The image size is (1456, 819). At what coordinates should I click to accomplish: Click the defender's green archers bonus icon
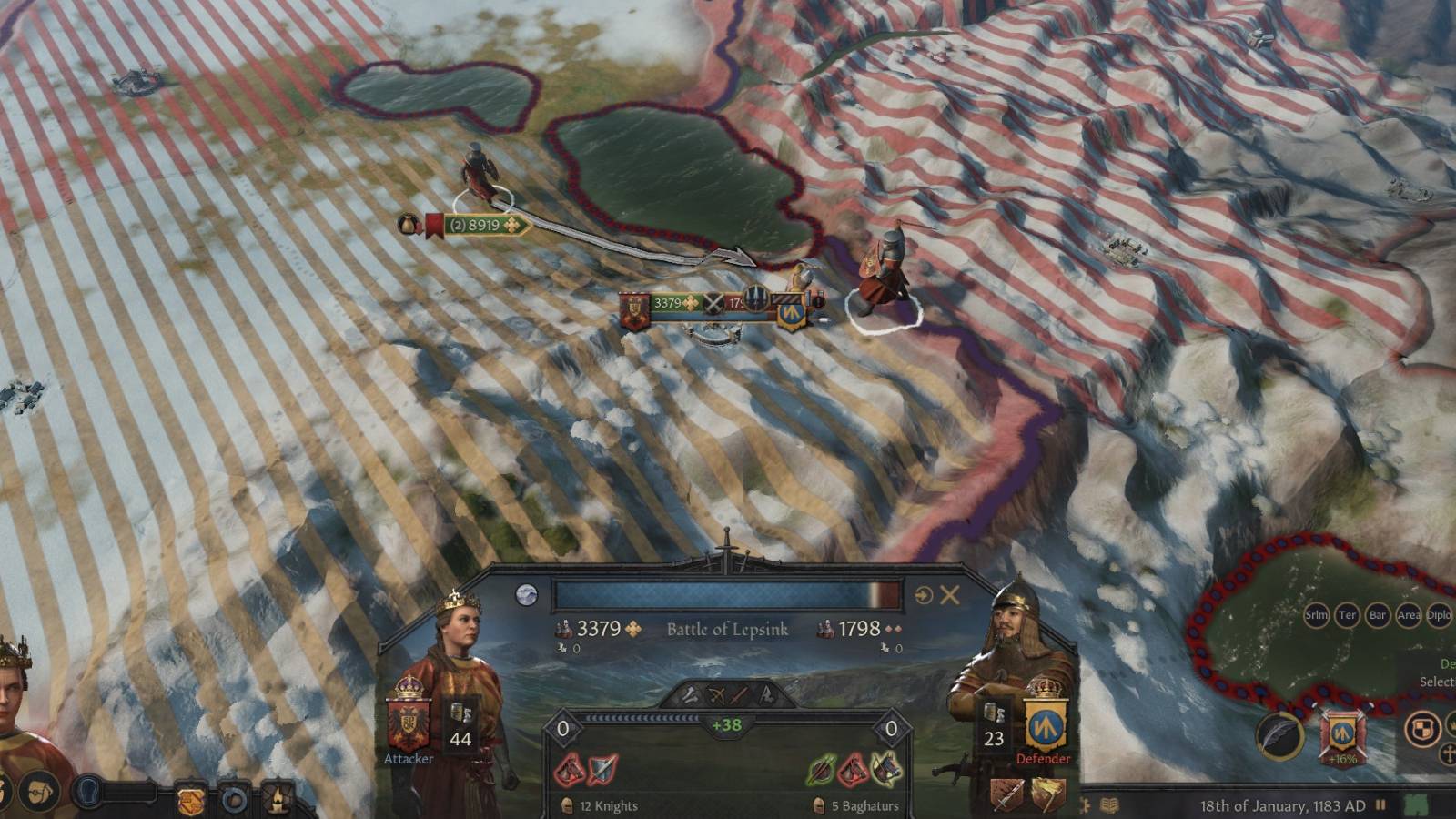tap(819, 769)
